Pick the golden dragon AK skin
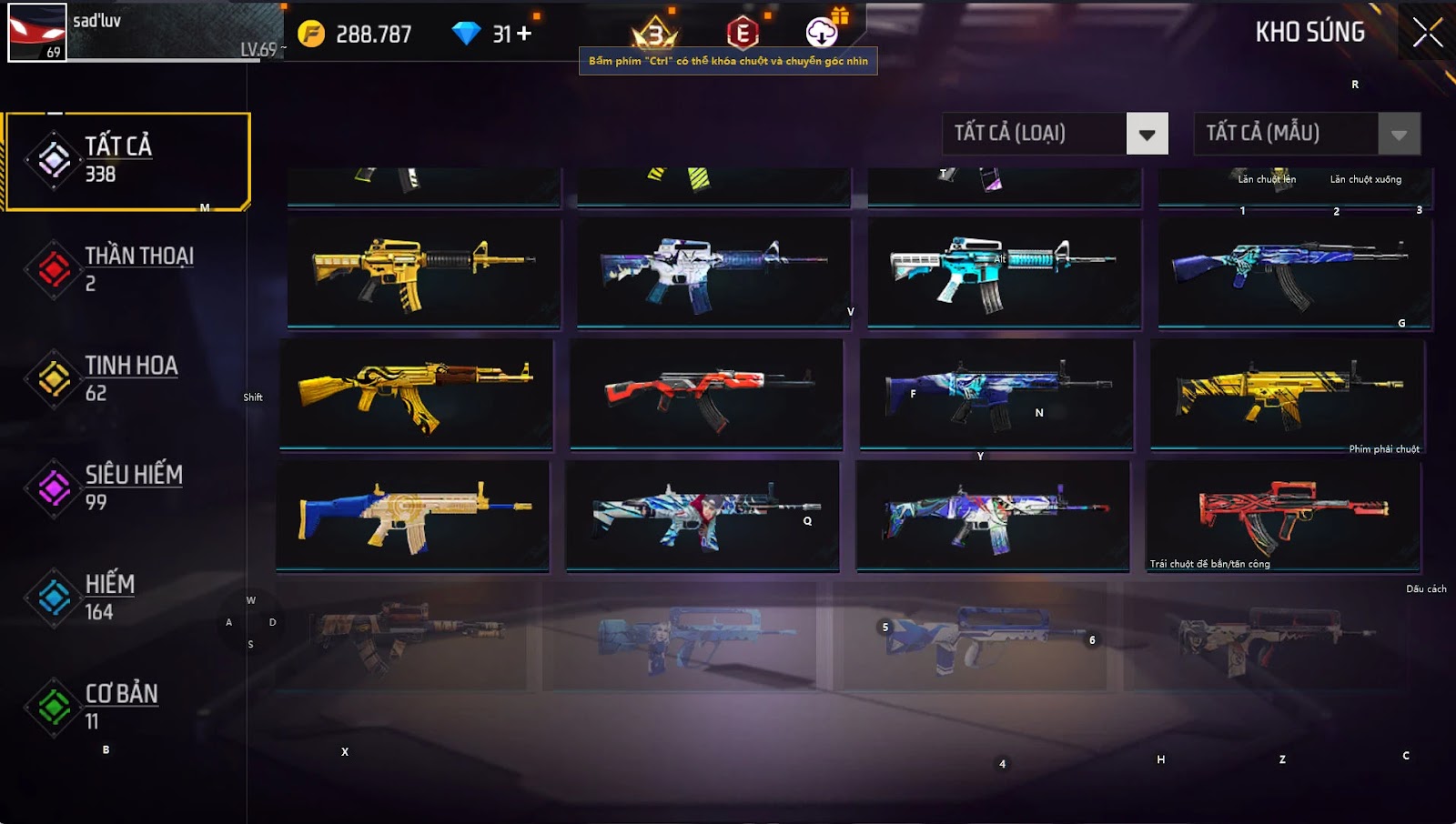The height and width of the screenshot is (824, 1456). point(416,393)
